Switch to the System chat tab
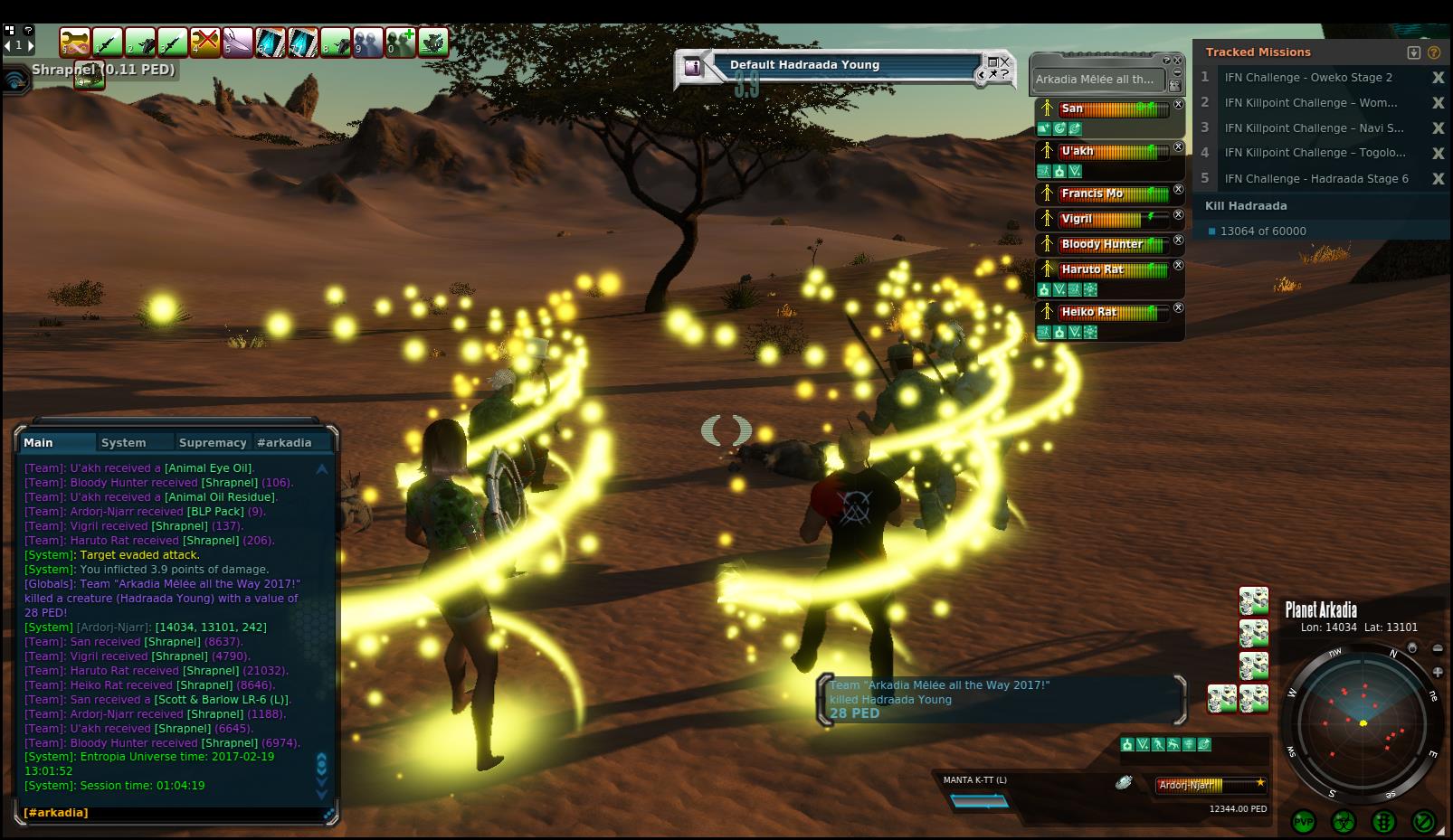 click(124, 442)
